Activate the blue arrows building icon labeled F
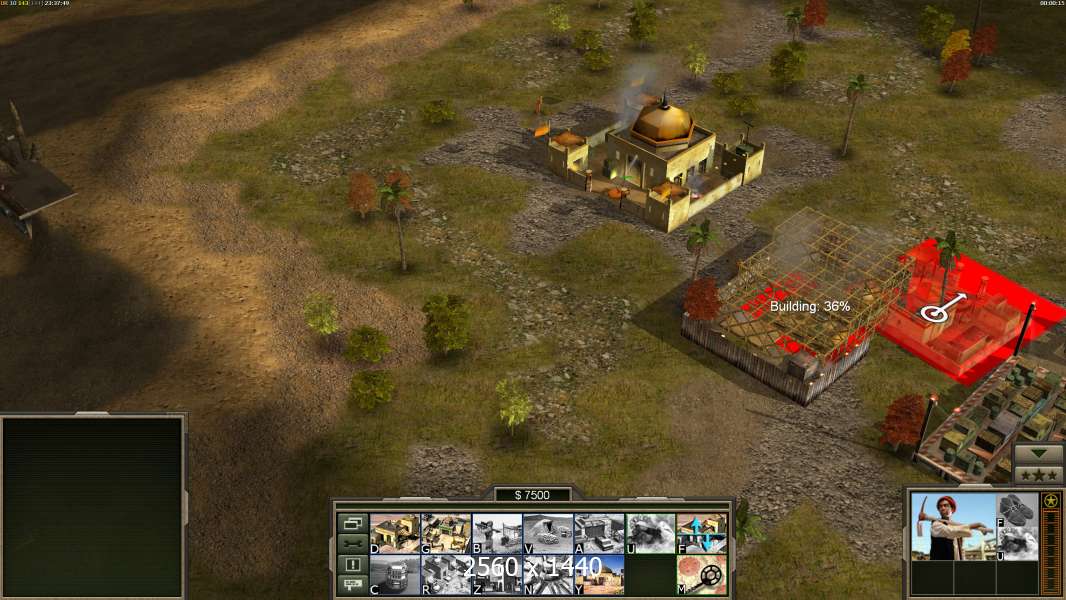Screen dimensions: 1066x600 tap(701, 534)
